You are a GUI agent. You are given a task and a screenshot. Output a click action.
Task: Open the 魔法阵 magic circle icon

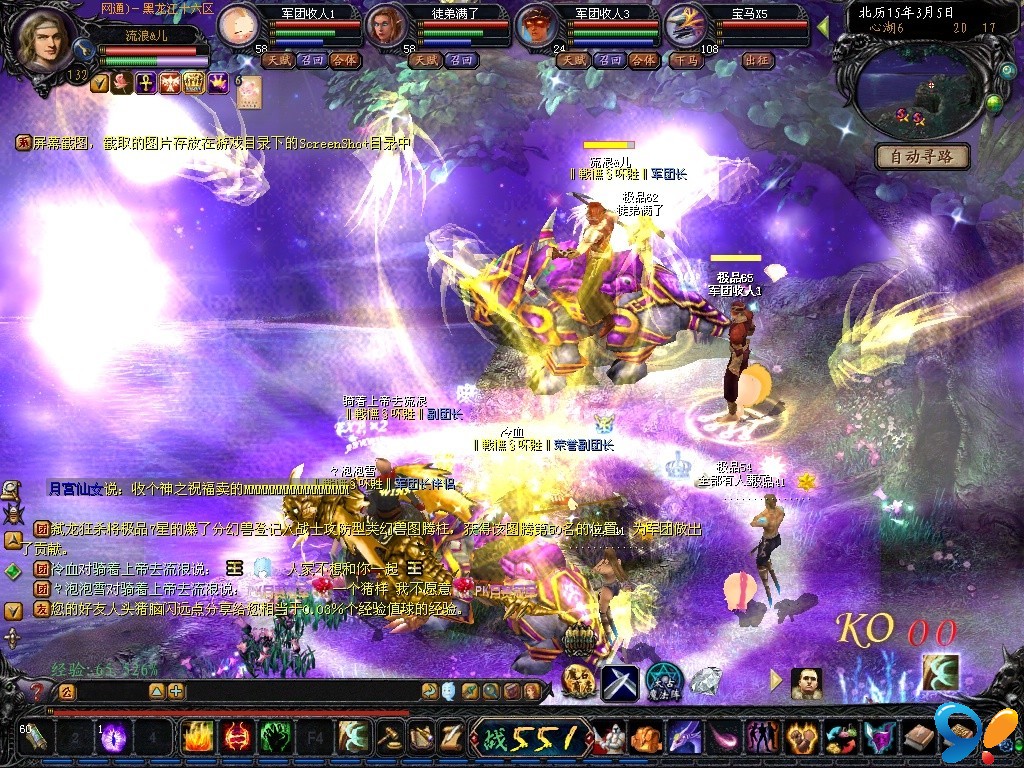click(x=663, y=682)
